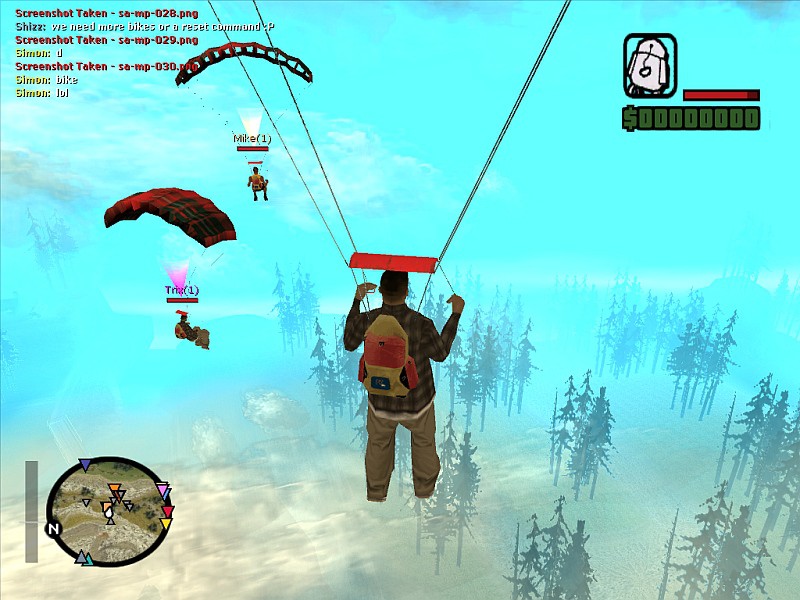The height and width of the screenshot is (600, 800).
Task: Select the yellow triangle radar marker
Action: pos(166,524)
